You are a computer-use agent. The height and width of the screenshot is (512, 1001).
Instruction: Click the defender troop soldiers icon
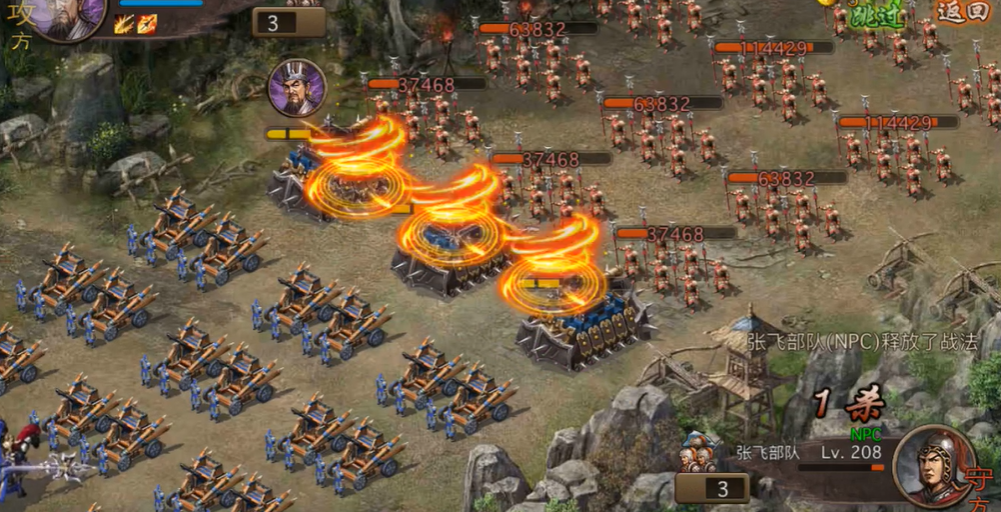(698, 454)
